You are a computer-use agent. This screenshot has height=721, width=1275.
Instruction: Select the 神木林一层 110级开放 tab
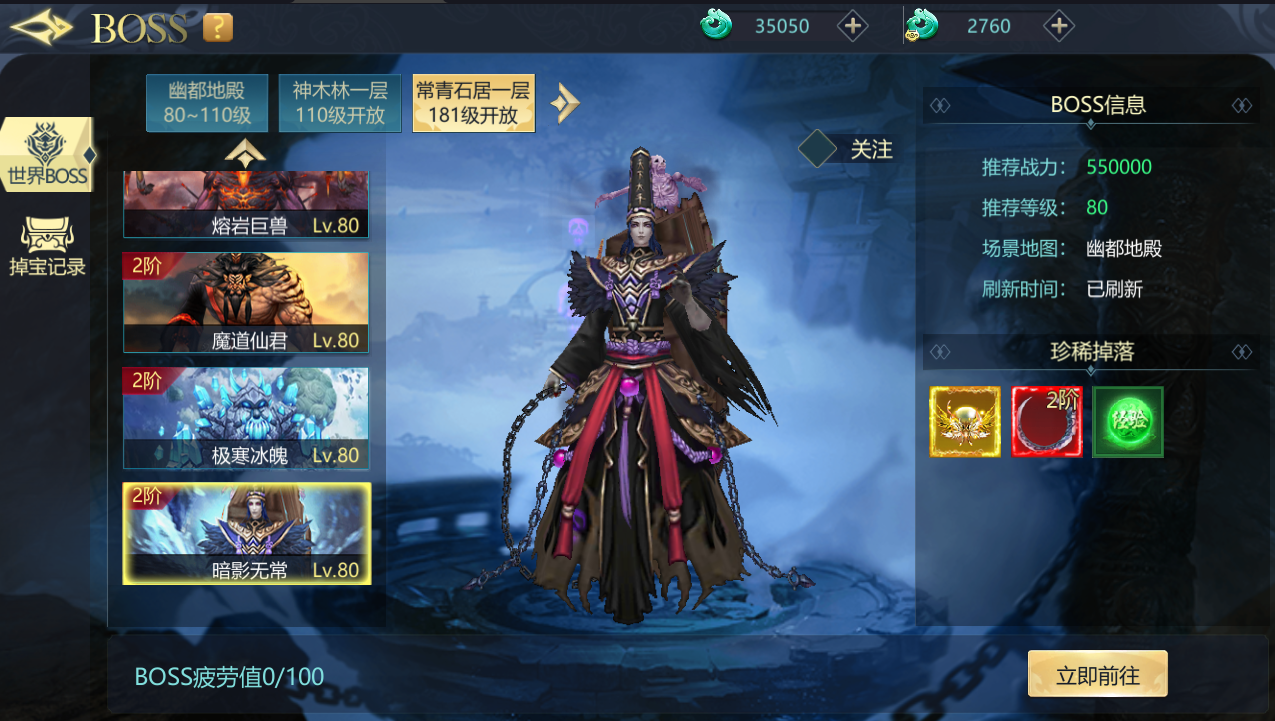coord(340,103)
